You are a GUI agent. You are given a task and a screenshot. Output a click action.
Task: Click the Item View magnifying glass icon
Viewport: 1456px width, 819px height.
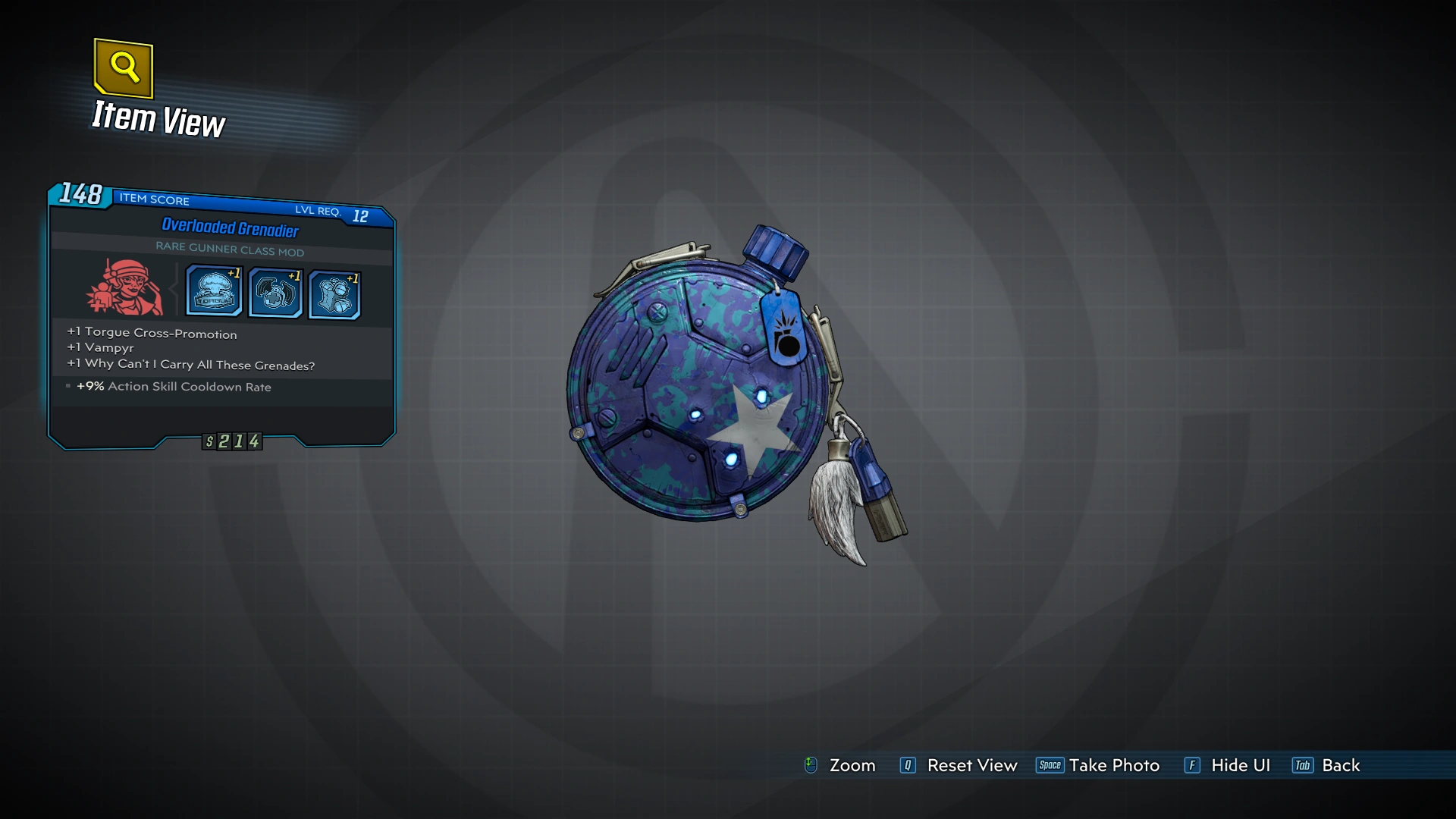pos(124,69)
